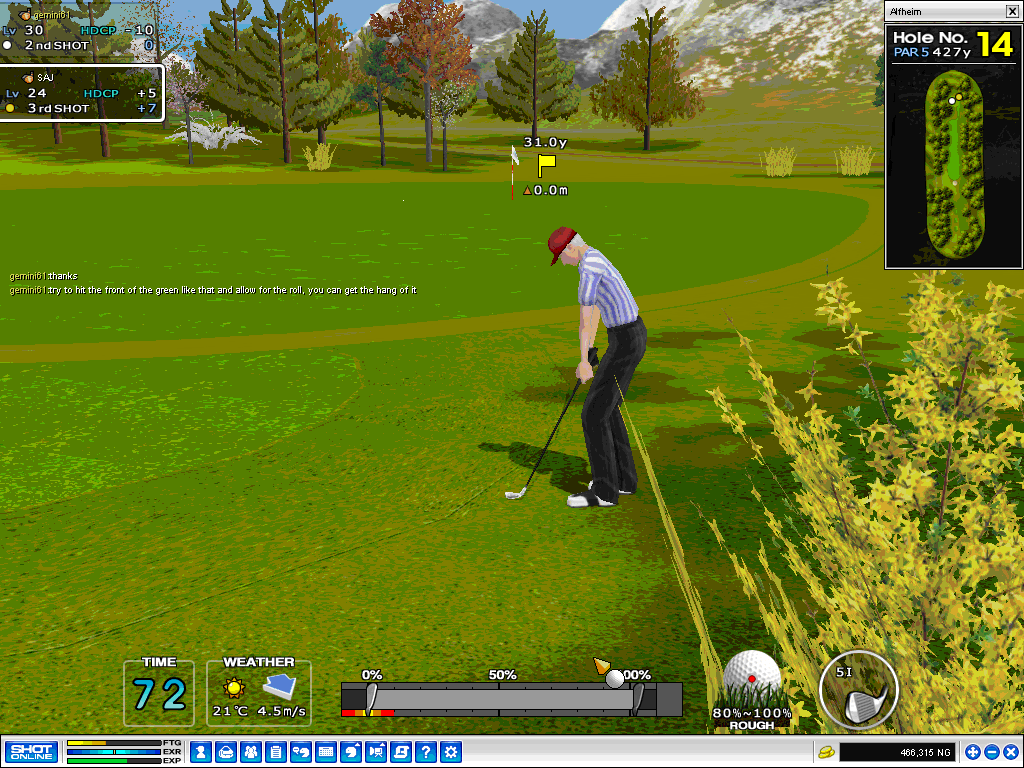
Task: Click the Hole 14 course minimap
Action: click(x=954, y=165)
